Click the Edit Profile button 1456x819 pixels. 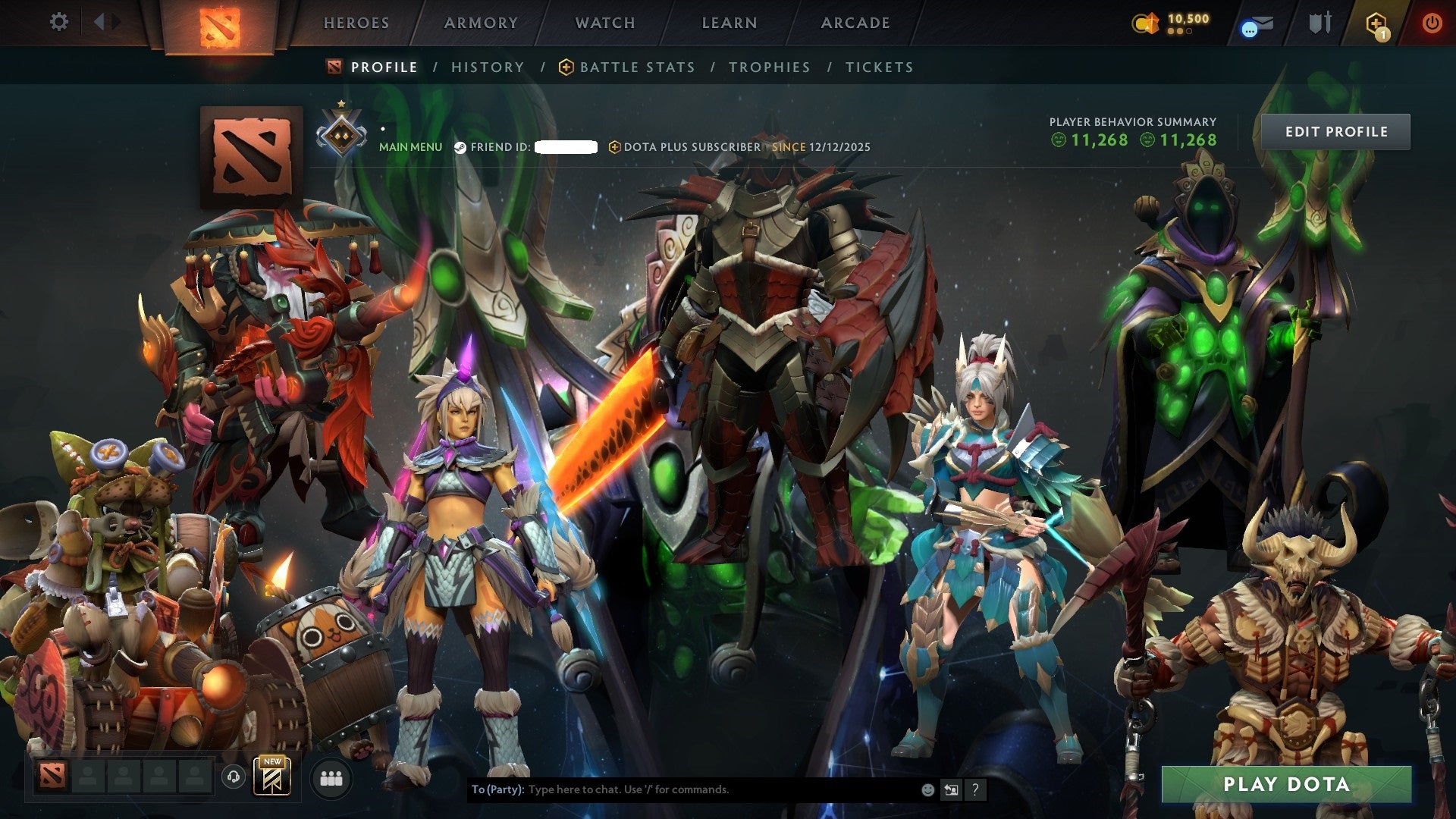(x=1335, y=130)
